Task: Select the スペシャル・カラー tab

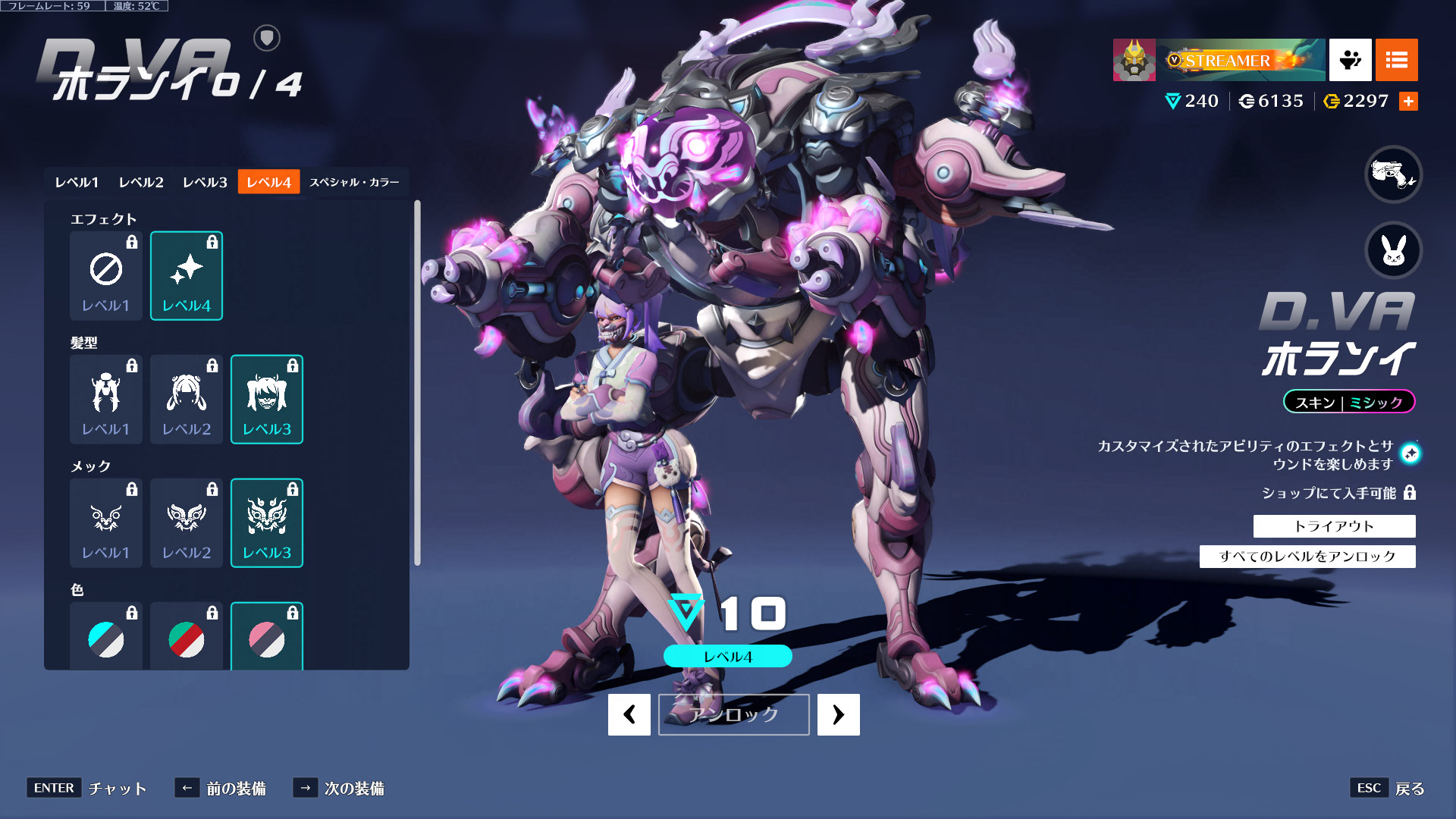Action: click(354, 182)
